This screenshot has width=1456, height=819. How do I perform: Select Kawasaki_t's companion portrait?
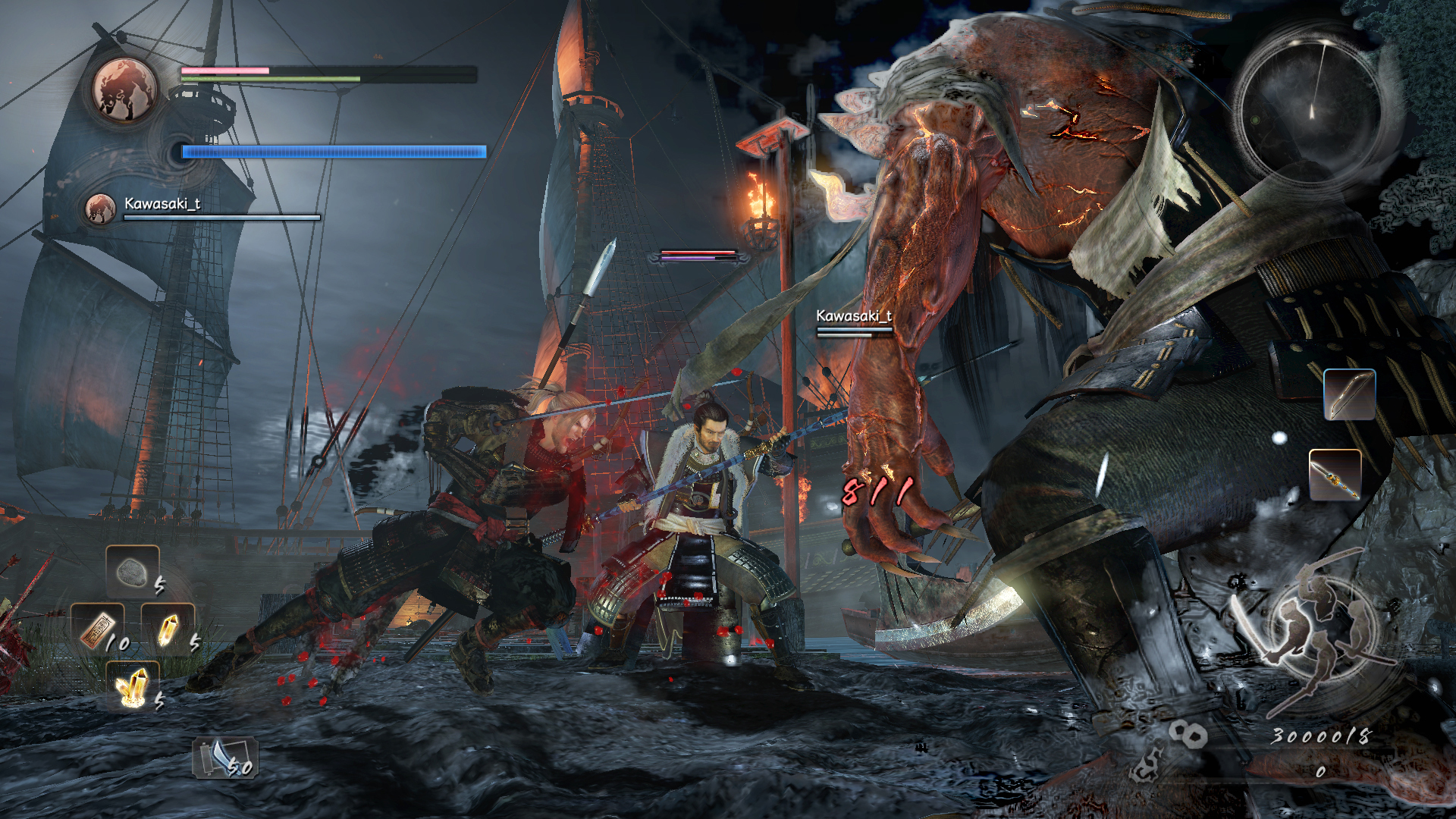coord(100,209)
